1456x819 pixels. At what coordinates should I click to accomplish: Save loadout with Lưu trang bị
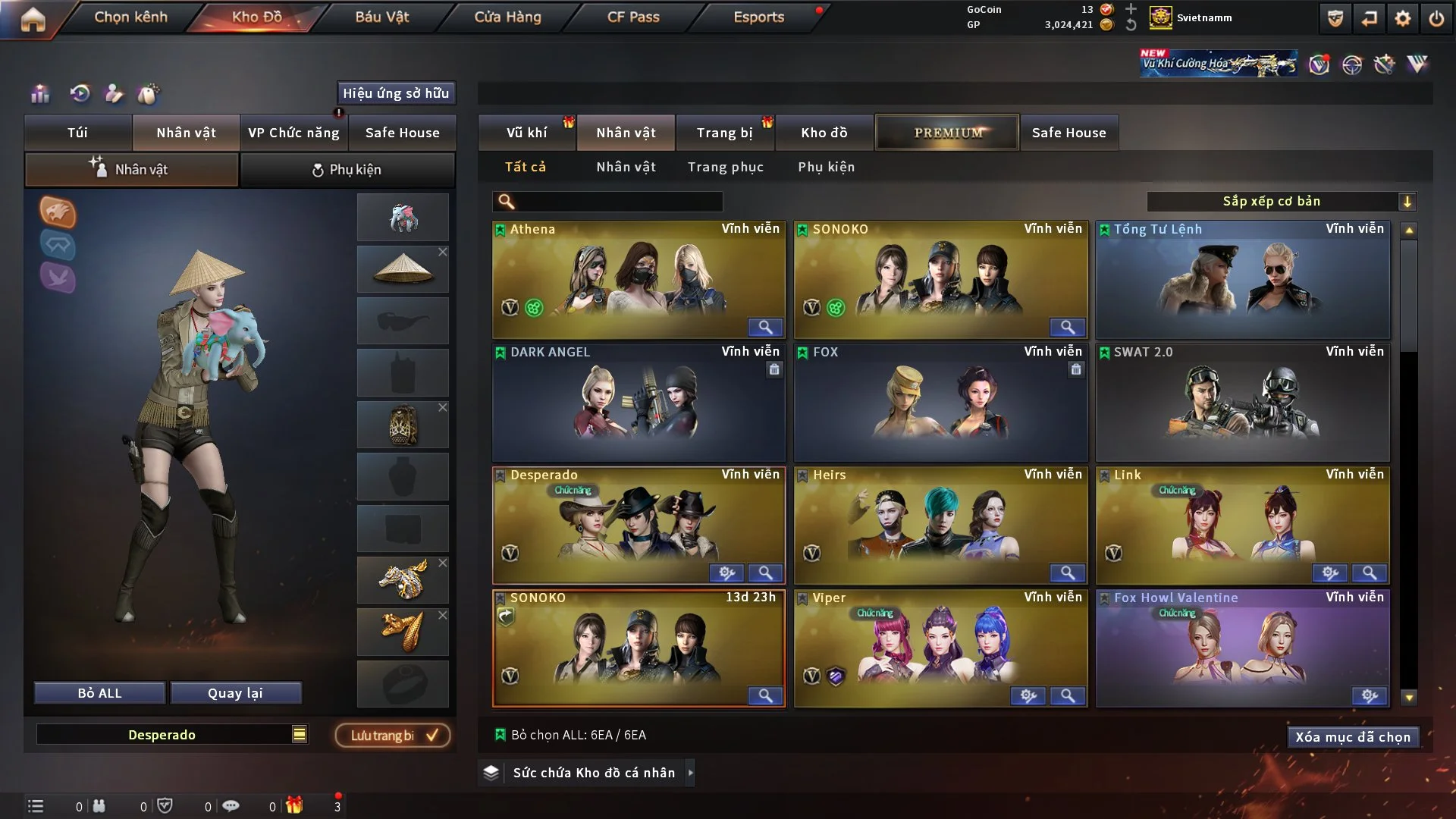393,736
